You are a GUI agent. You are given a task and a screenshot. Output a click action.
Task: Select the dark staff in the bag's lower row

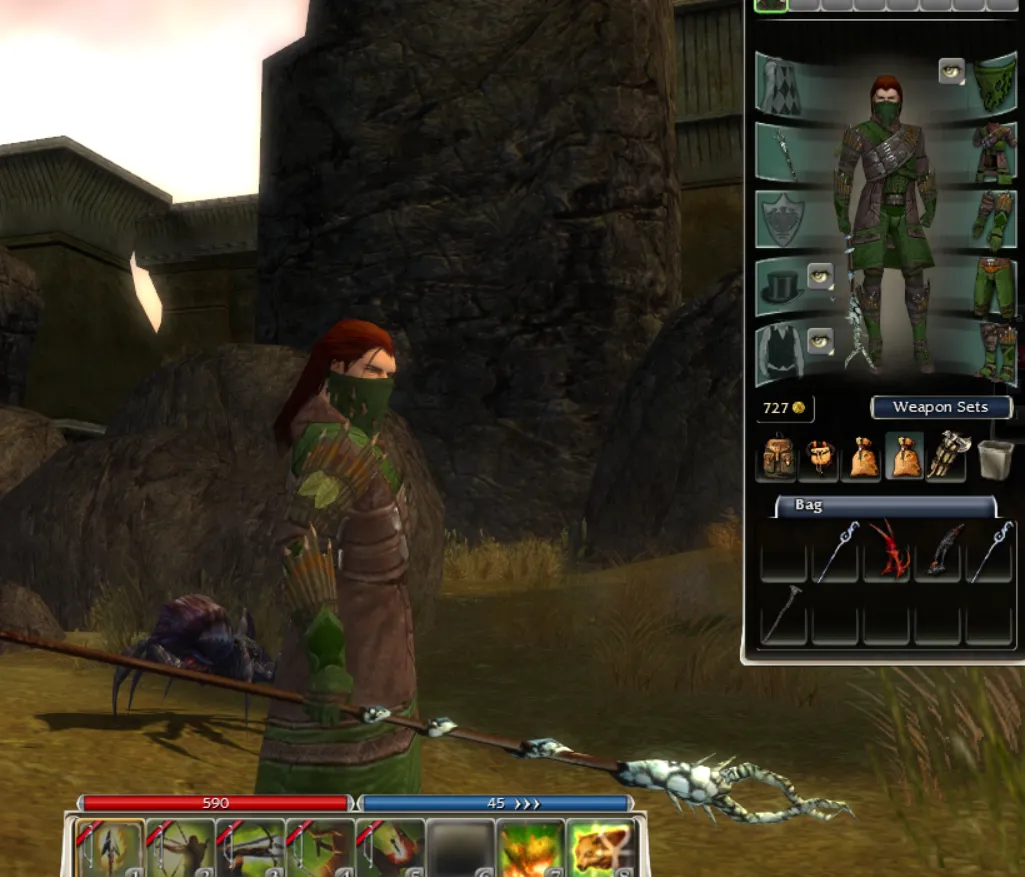click(783, 615)
